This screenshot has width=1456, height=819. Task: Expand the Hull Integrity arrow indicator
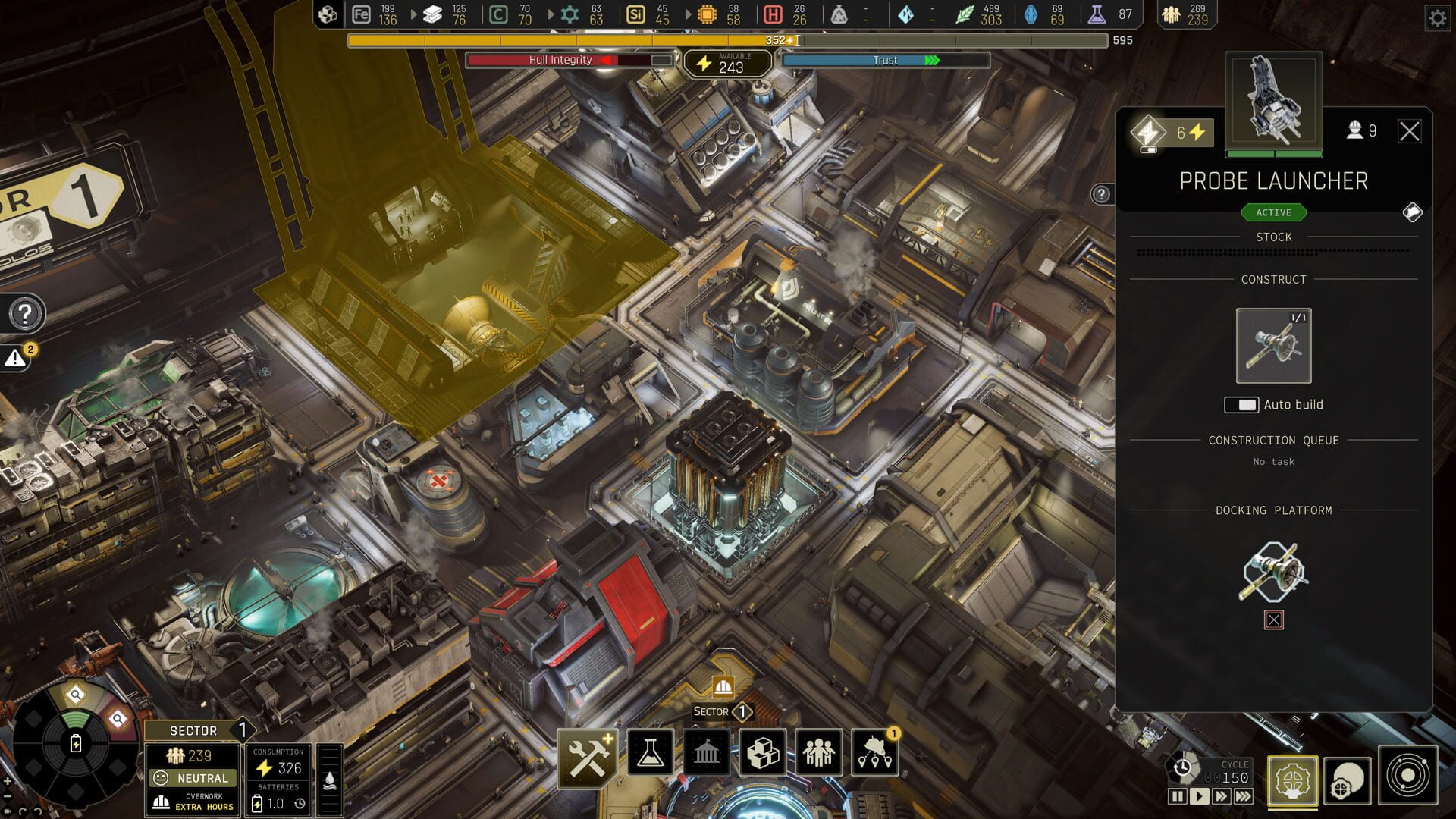pos(605,61)
